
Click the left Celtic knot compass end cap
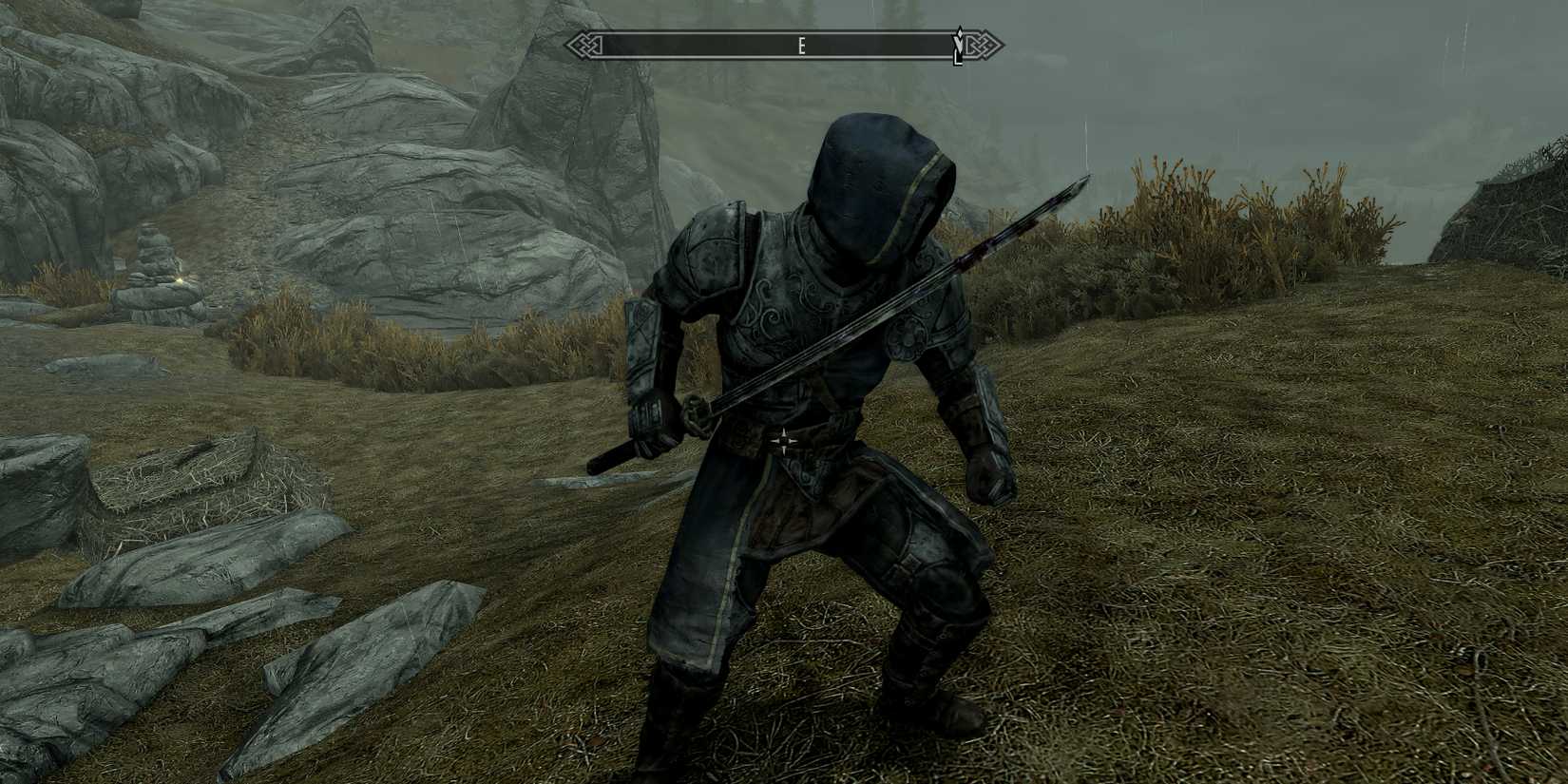click(583, 43)
